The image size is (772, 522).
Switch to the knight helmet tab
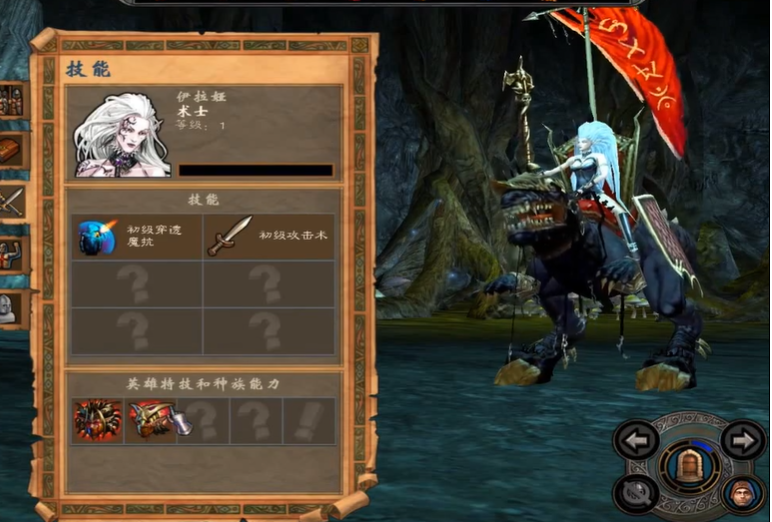[13, 308]
